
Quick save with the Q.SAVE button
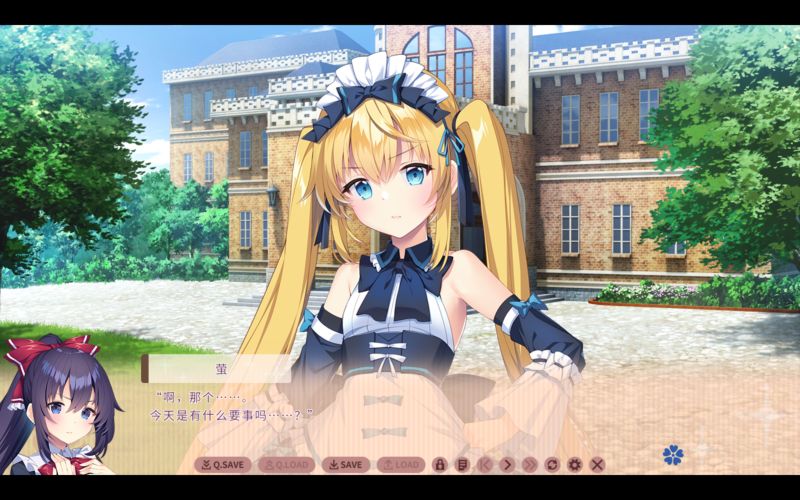tap(222, 464)
